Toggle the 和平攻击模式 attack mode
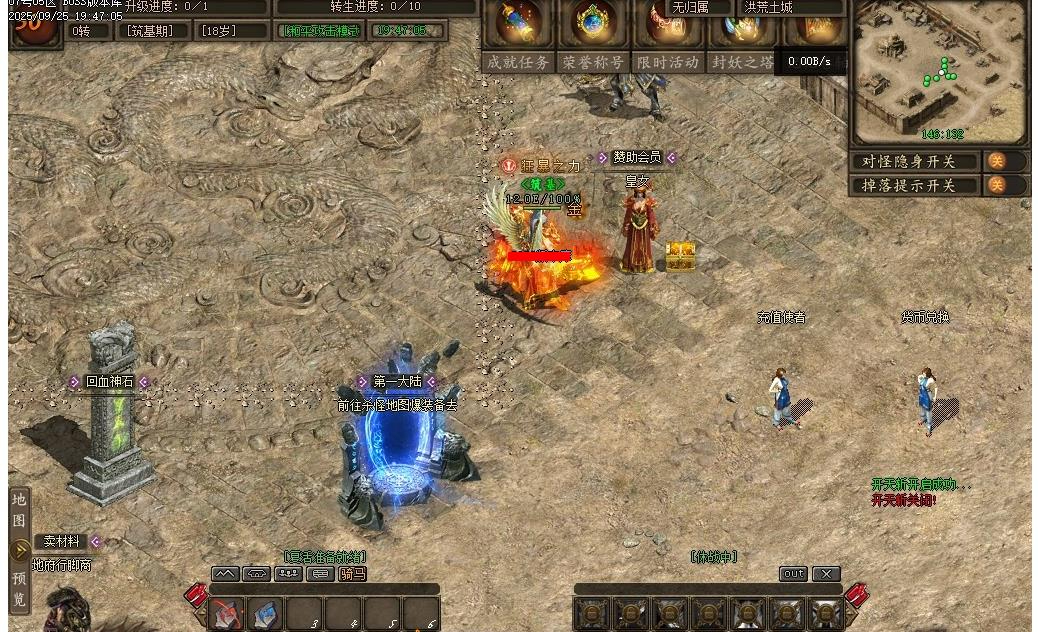The width and height of the screenshot is (1038, 632). pos(320,31)
